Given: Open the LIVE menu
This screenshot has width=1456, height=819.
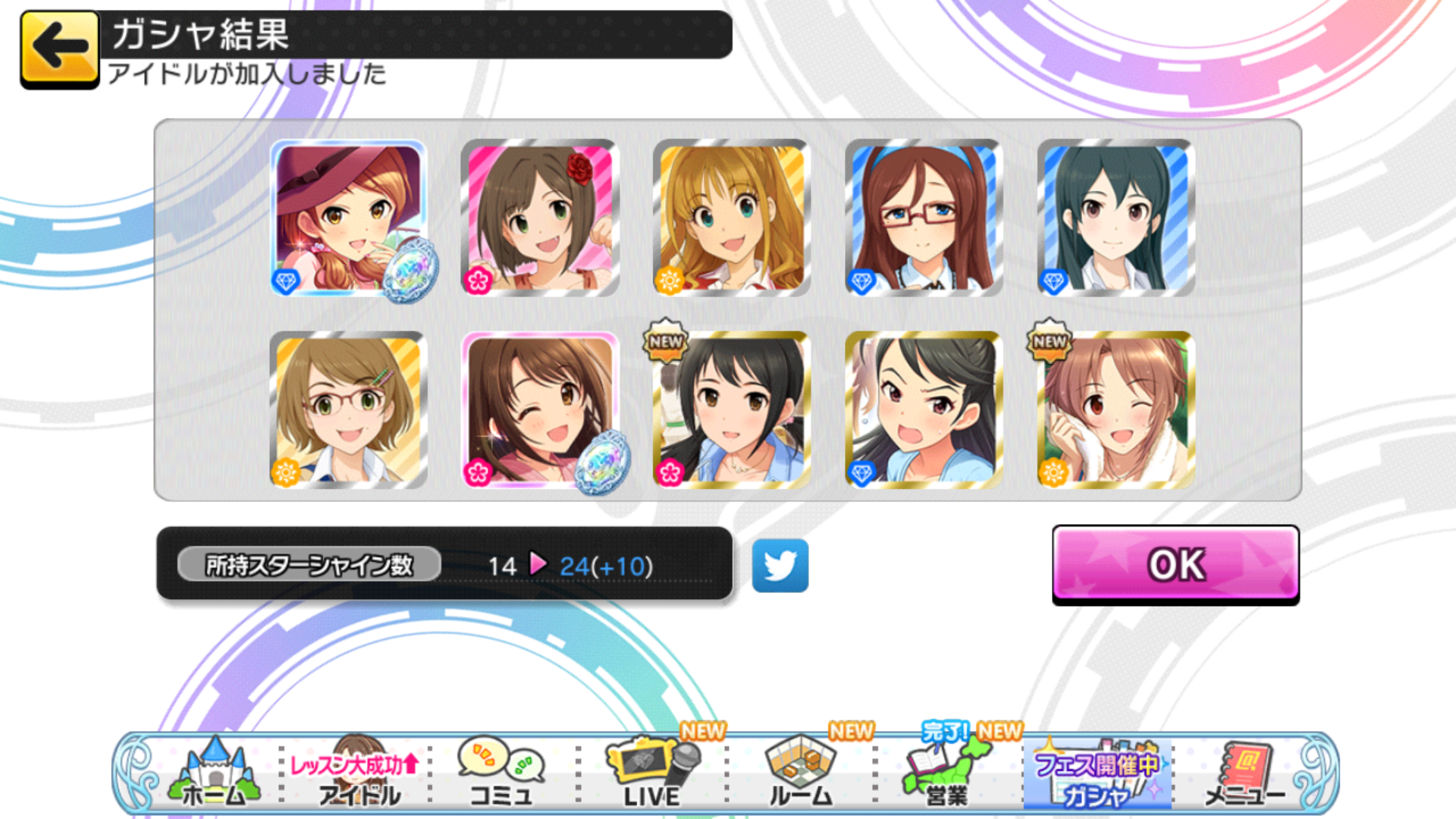Looking at the screenshot, I should coord(652,772).
